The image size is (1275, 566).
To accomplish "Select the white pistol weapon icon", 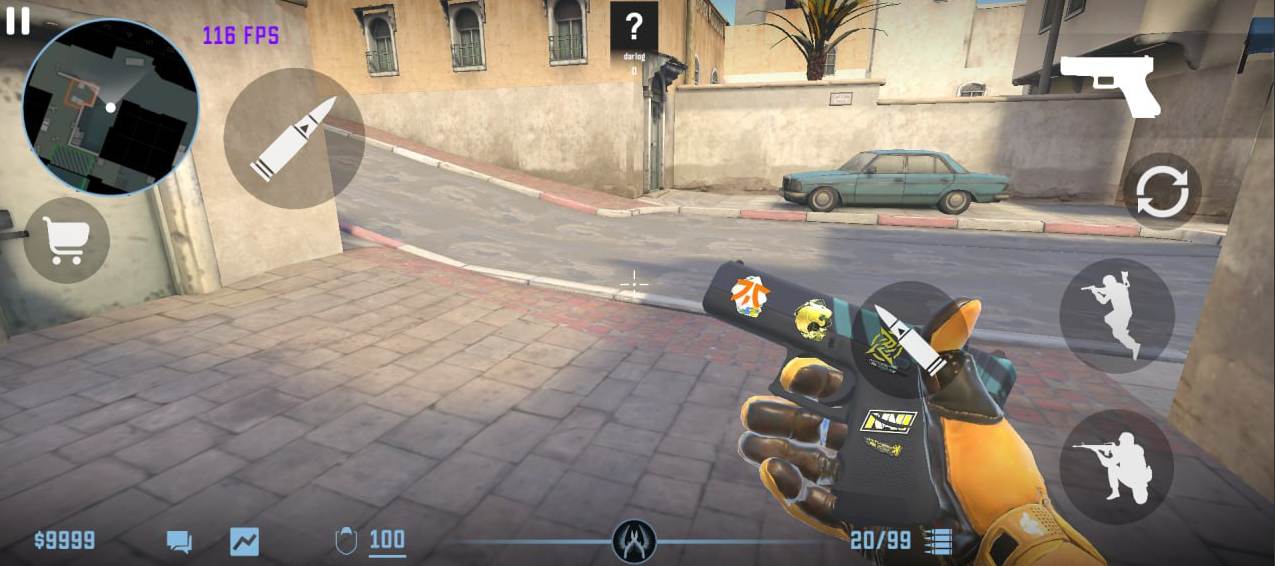I will point(1109,84).
